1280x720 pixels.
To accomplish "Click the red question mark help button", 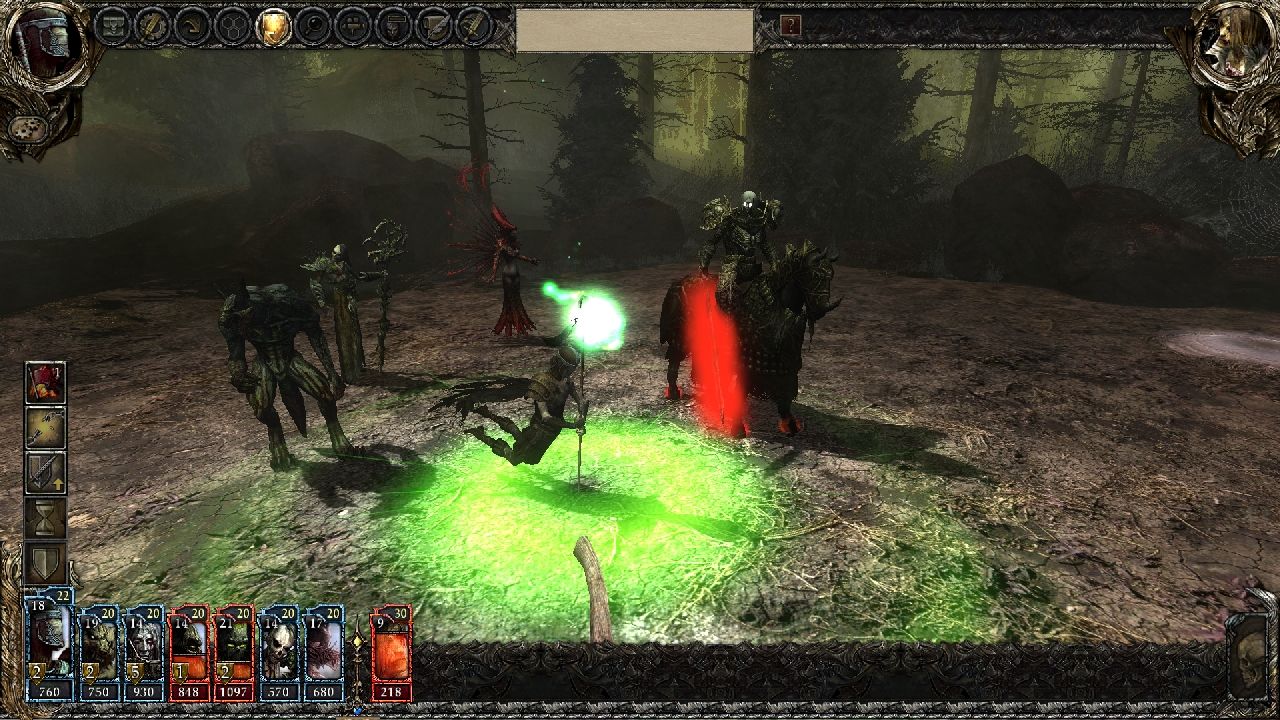I will pyautogui.click(x=792, y=26).
